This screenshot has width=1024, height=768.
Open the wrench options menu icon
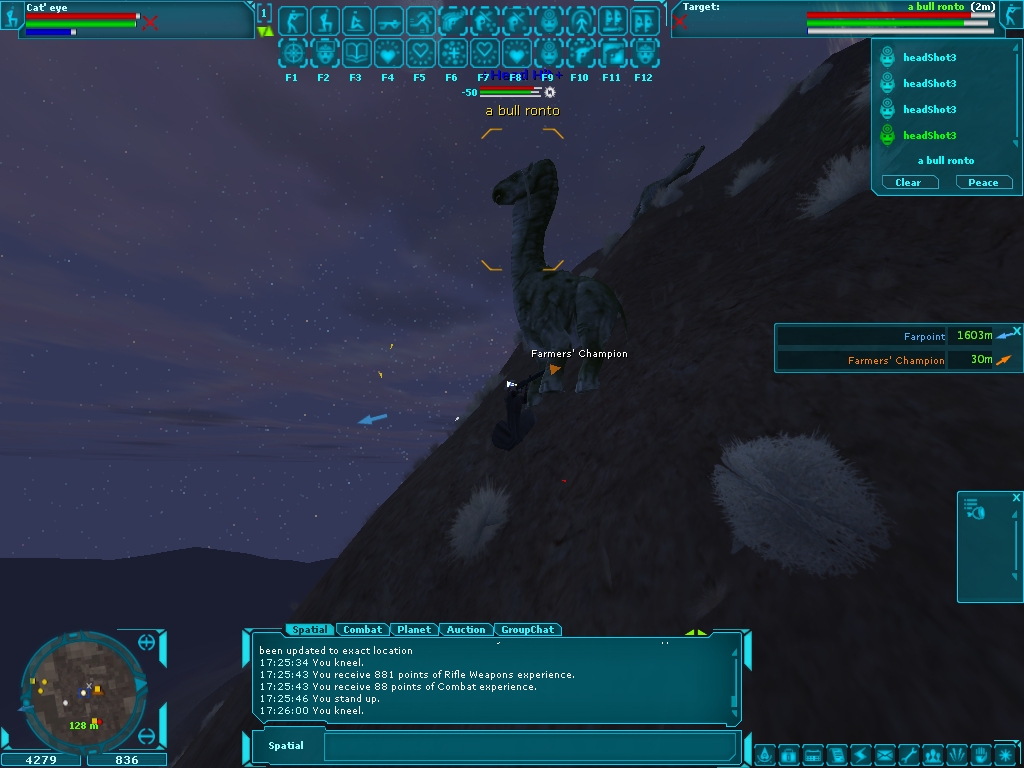(909, 754)
